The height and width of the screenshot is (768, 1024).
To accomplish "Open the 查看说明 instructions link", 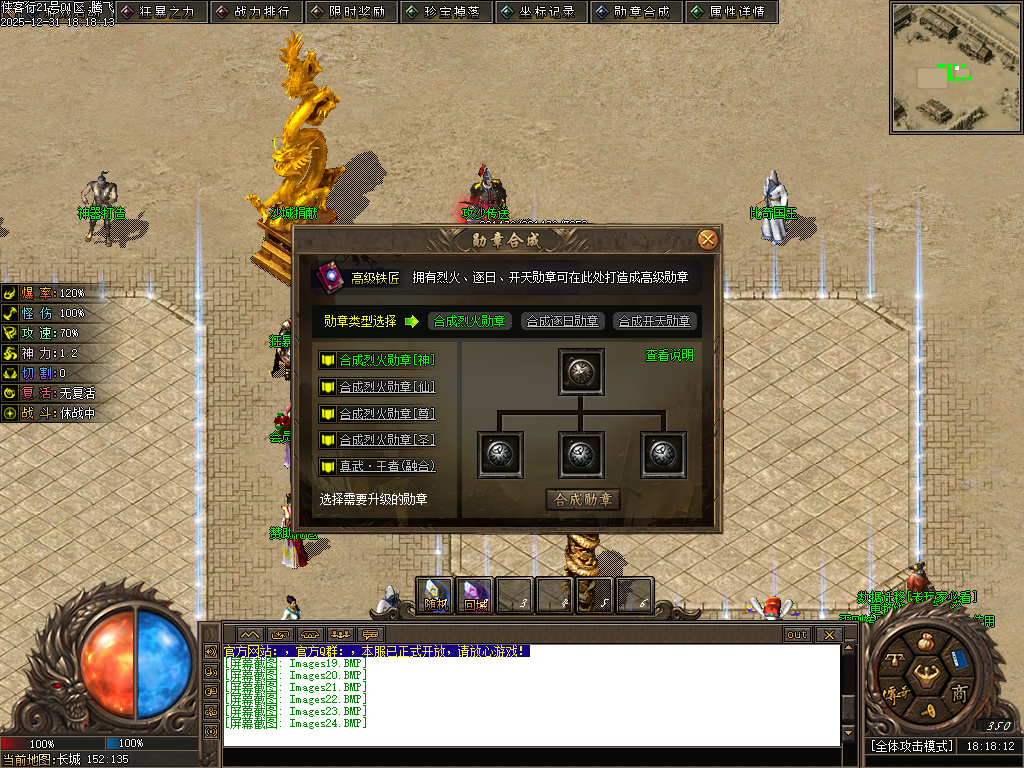I will point(669,355).
